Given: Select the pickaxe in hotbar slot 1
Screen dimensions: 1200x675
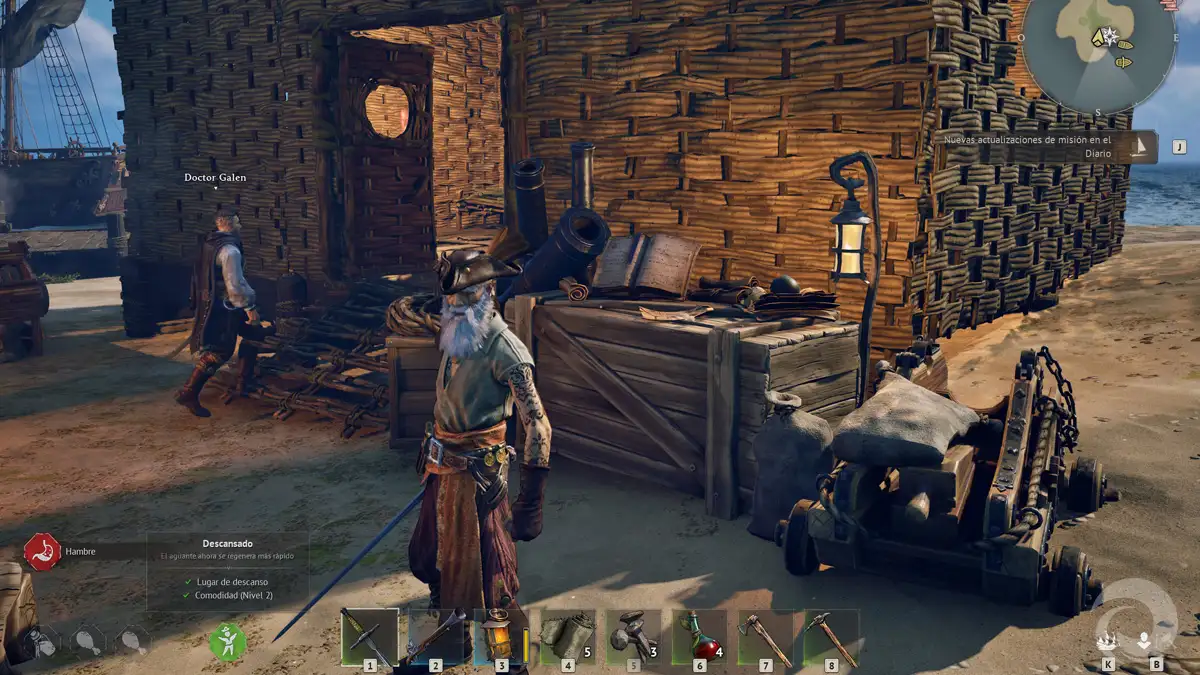Looking at the screenshot, I should pos(368,636).
